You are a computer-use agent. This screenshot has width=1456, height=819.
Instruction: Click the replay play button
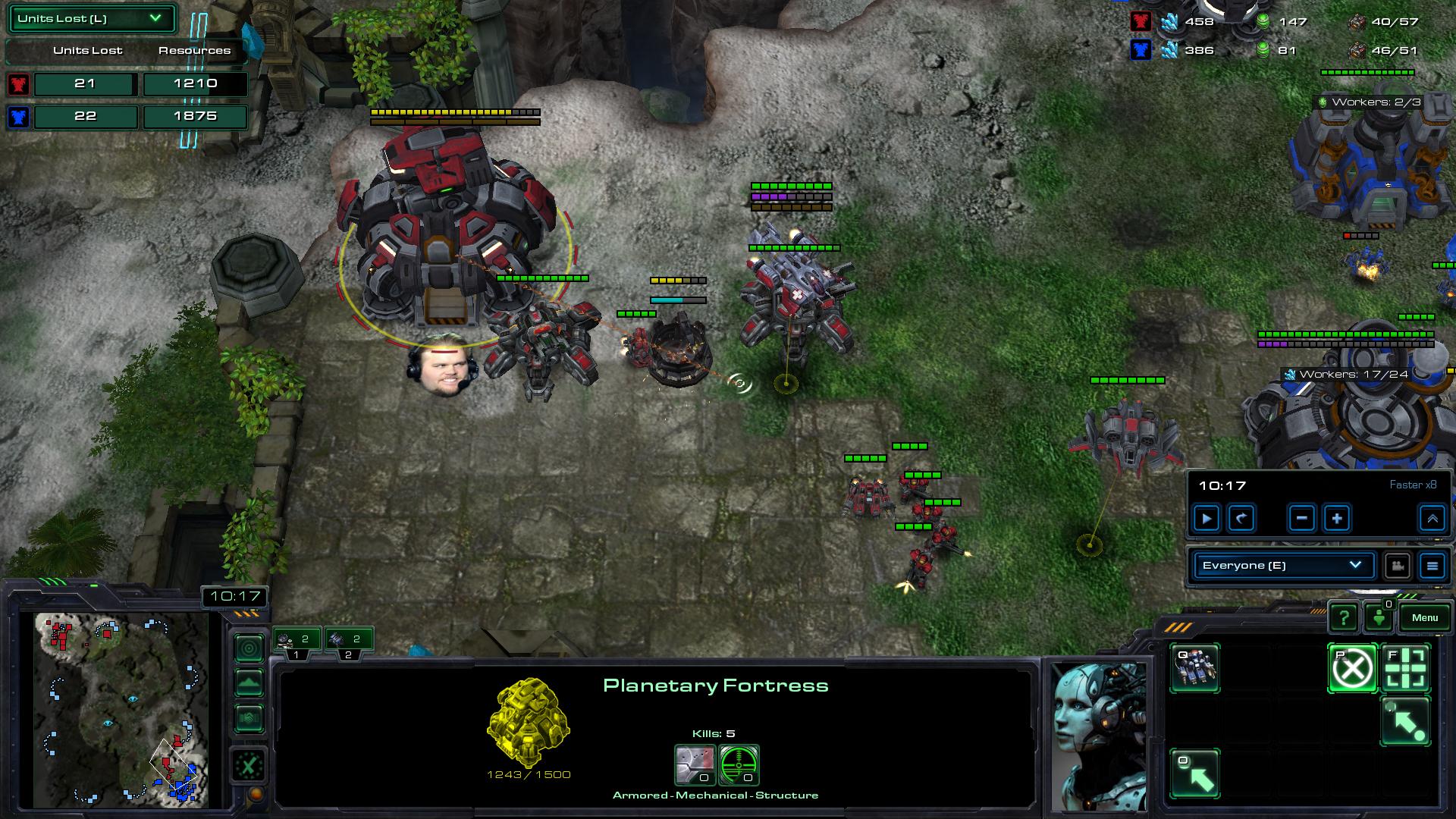click(x=1206, y=519)
